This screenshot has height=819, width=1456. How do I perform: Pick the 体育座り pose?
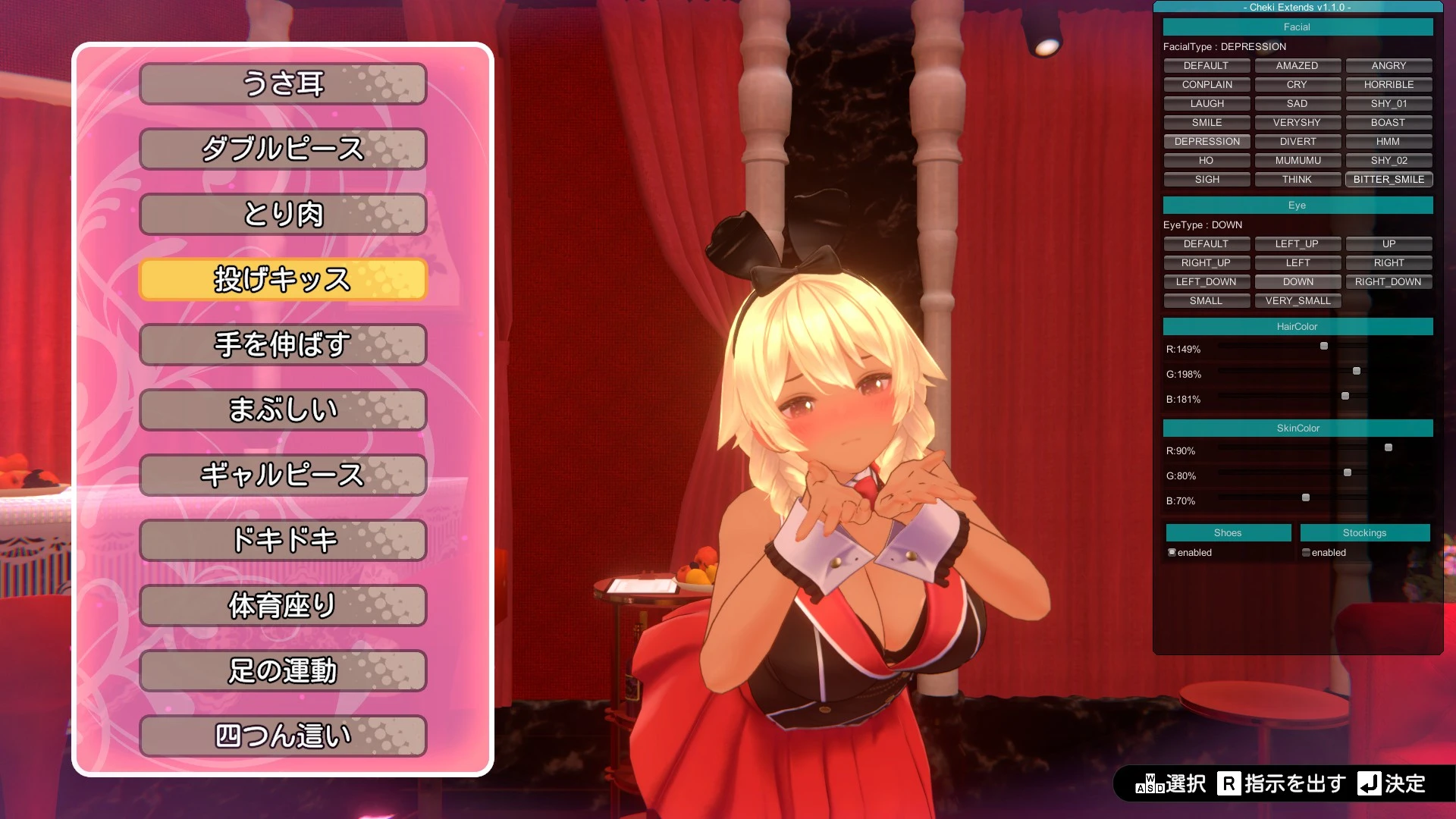point(283,605)
